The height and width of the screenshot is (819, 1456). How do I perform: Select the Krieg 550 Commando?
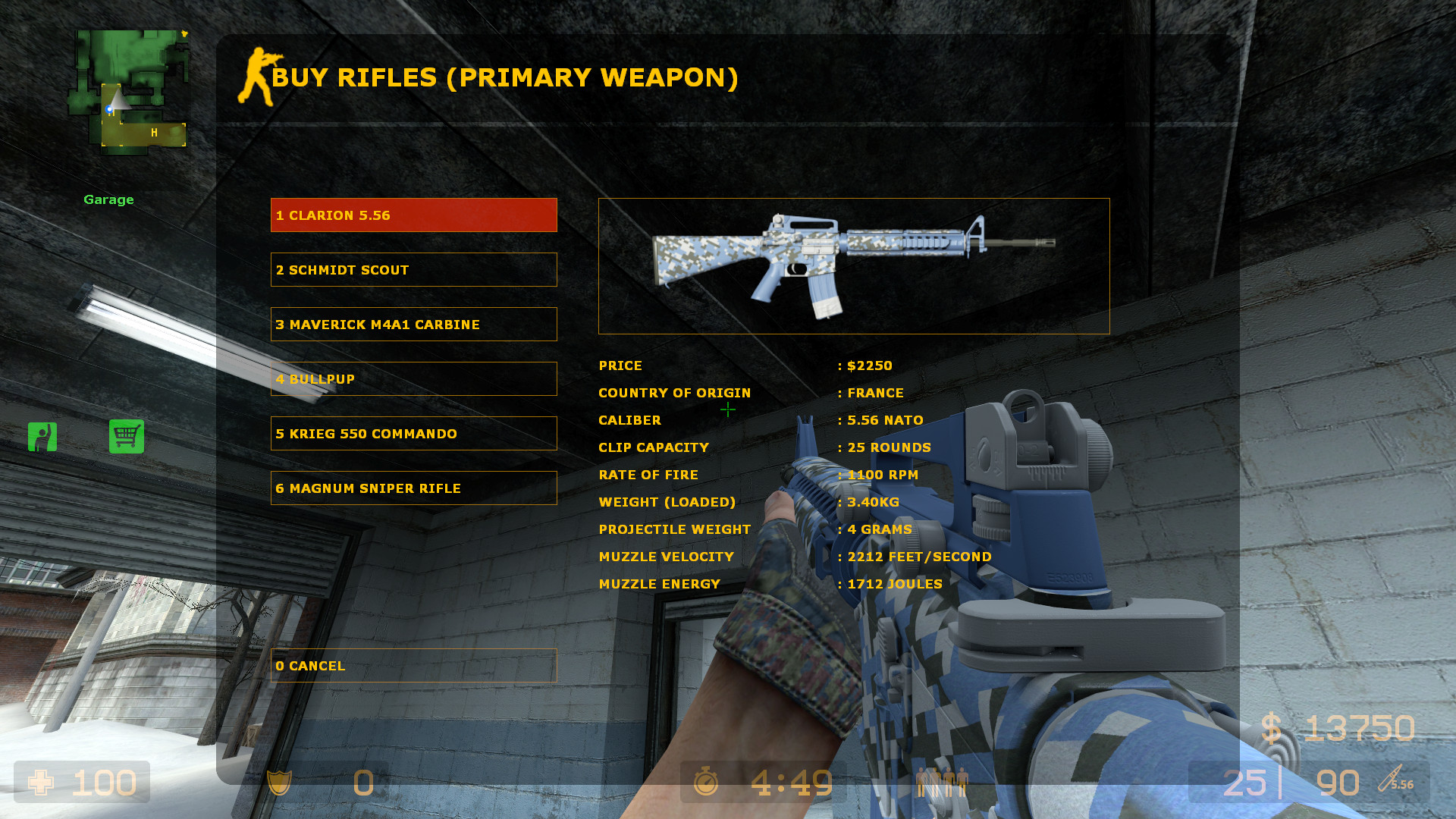(x=413, y=433)
